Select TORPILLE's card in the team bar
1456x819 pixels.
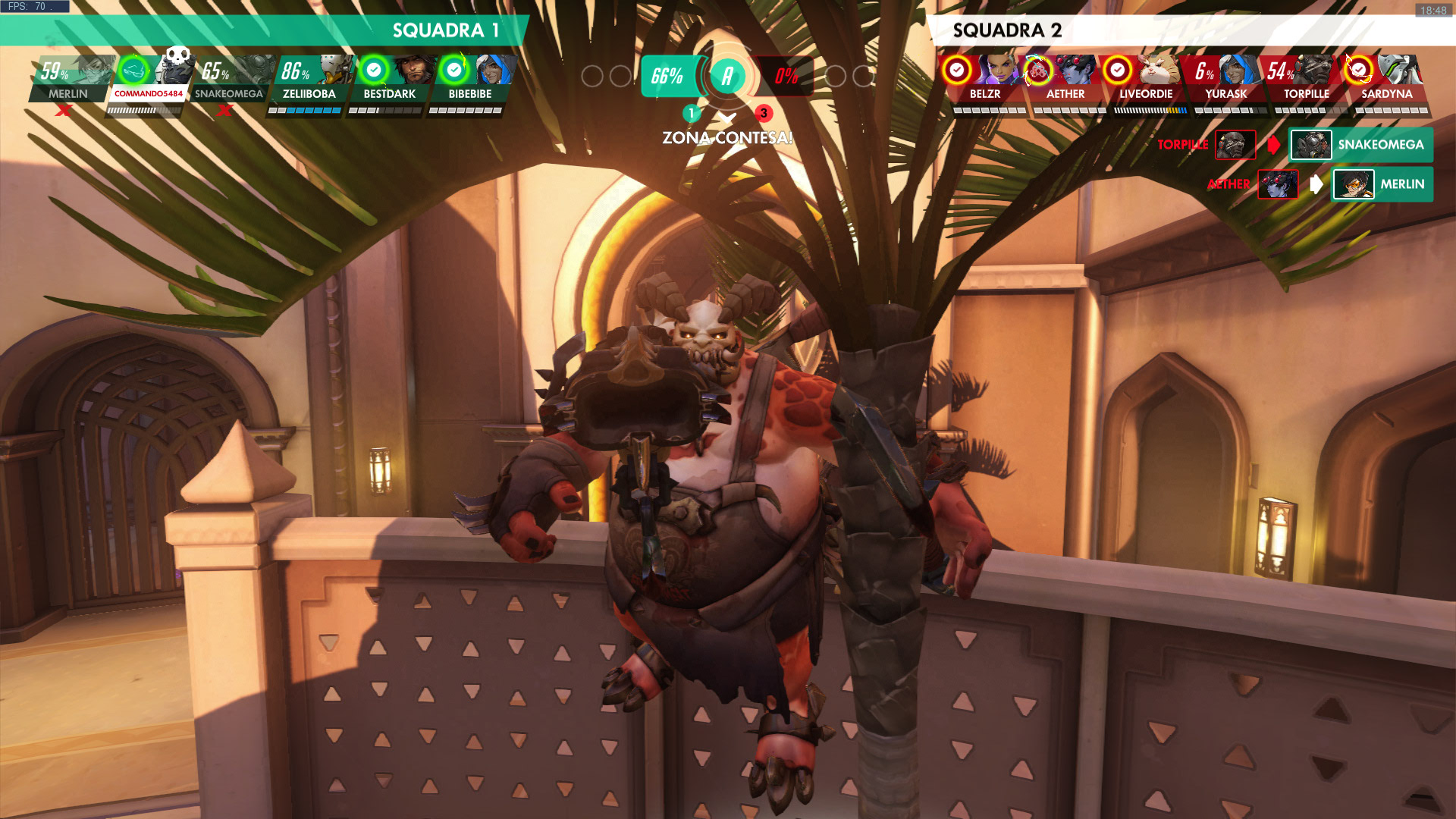(x=1306, y=78)
